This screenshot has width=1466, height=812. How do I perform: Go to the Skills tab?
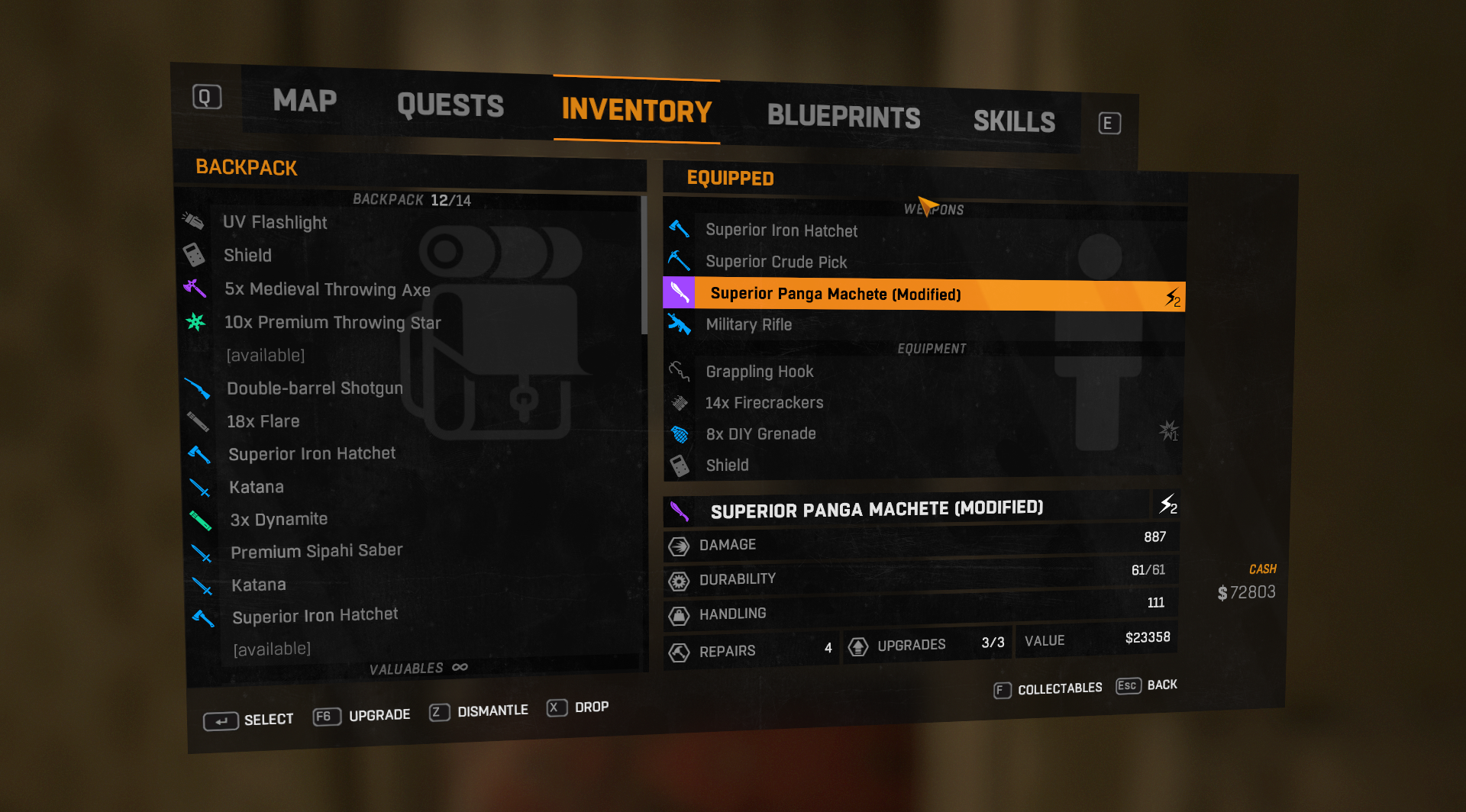1014,121
